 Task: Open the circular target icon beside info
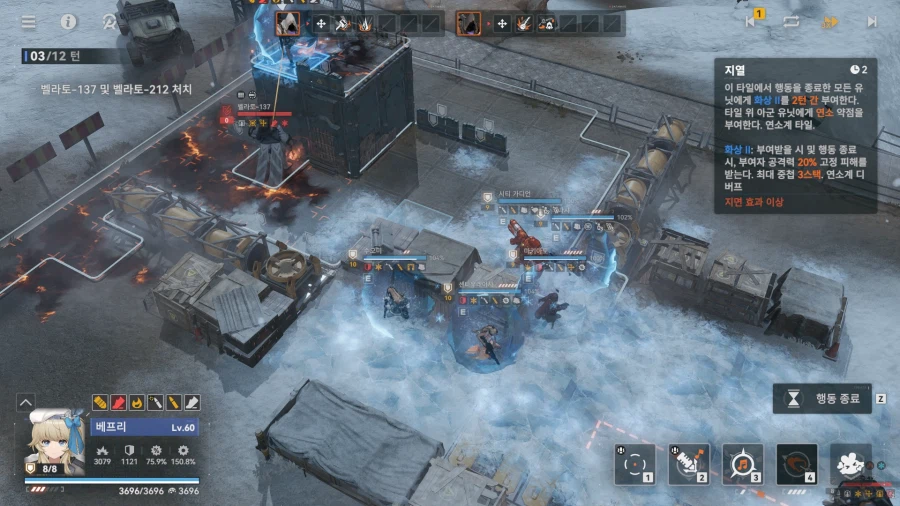tap(109, 21)
